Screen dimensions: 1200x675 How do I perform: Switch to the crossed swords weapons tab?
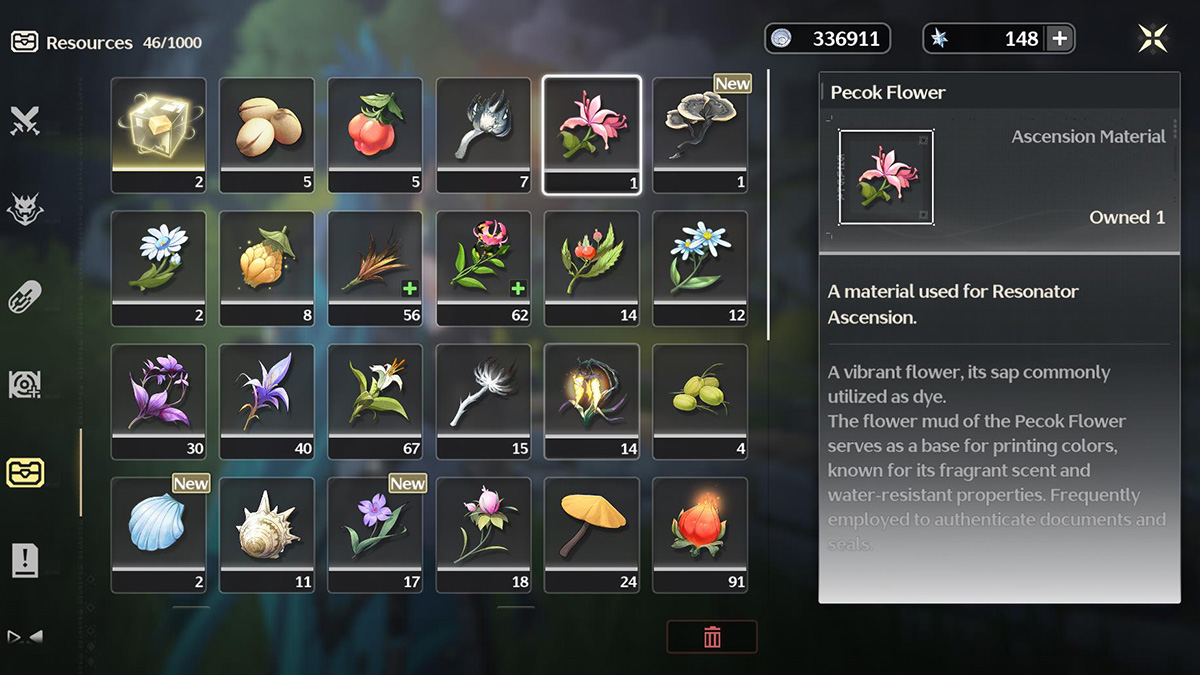pos(24,121)
